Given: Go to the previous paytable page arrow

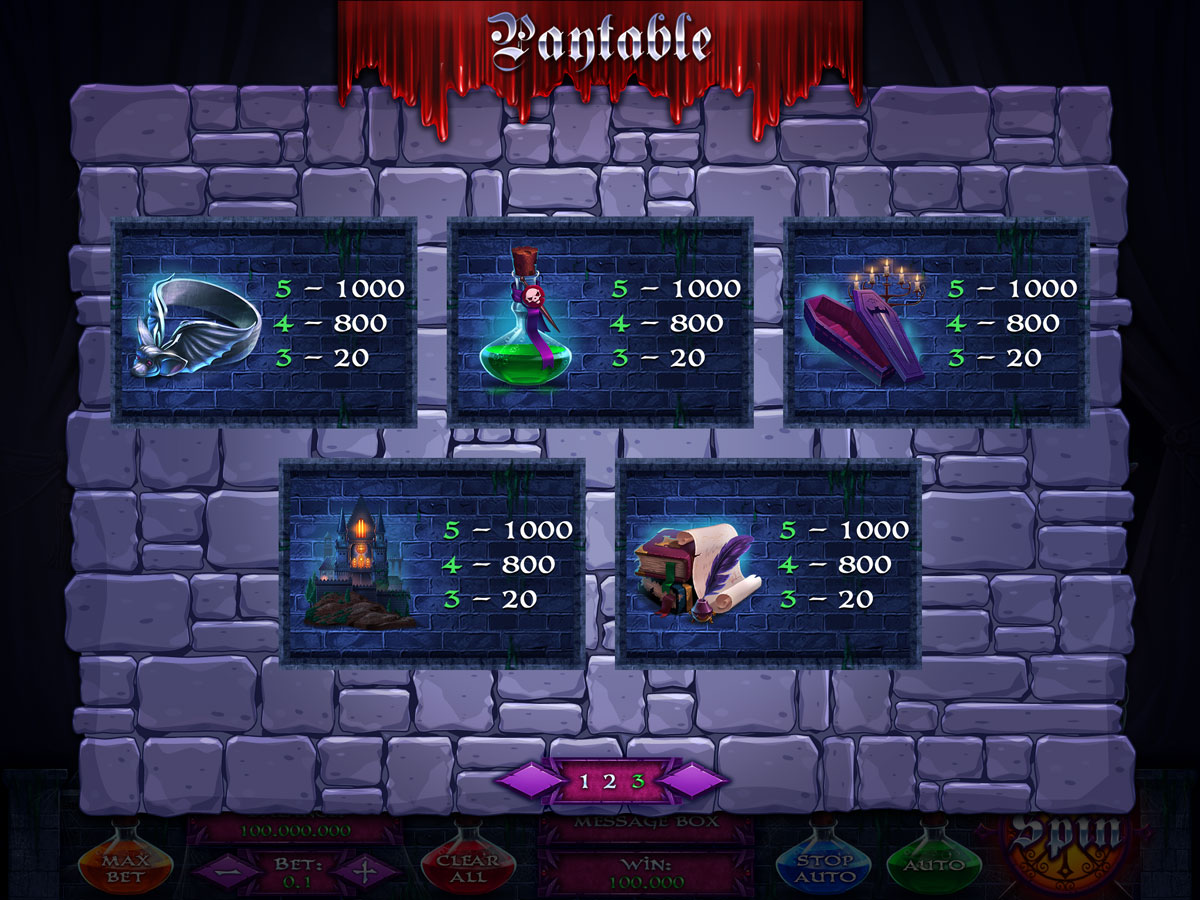Looking at the screenshot, I should tap(528, 782).
